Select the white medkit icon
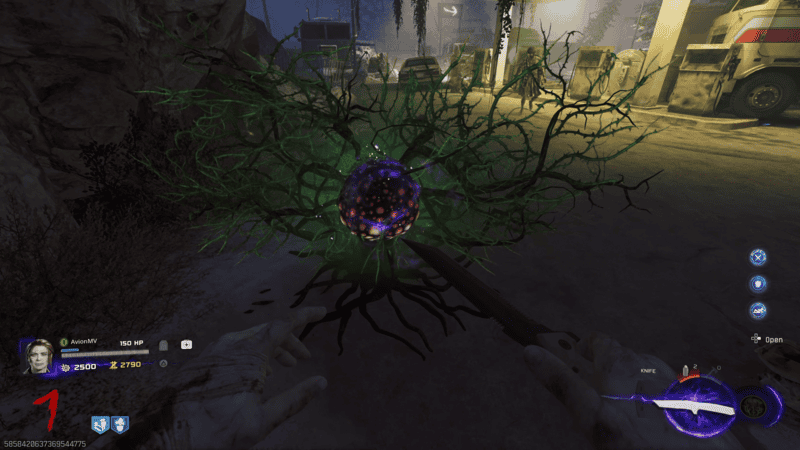This screenshot has width=800, height=450. [186, 345]
